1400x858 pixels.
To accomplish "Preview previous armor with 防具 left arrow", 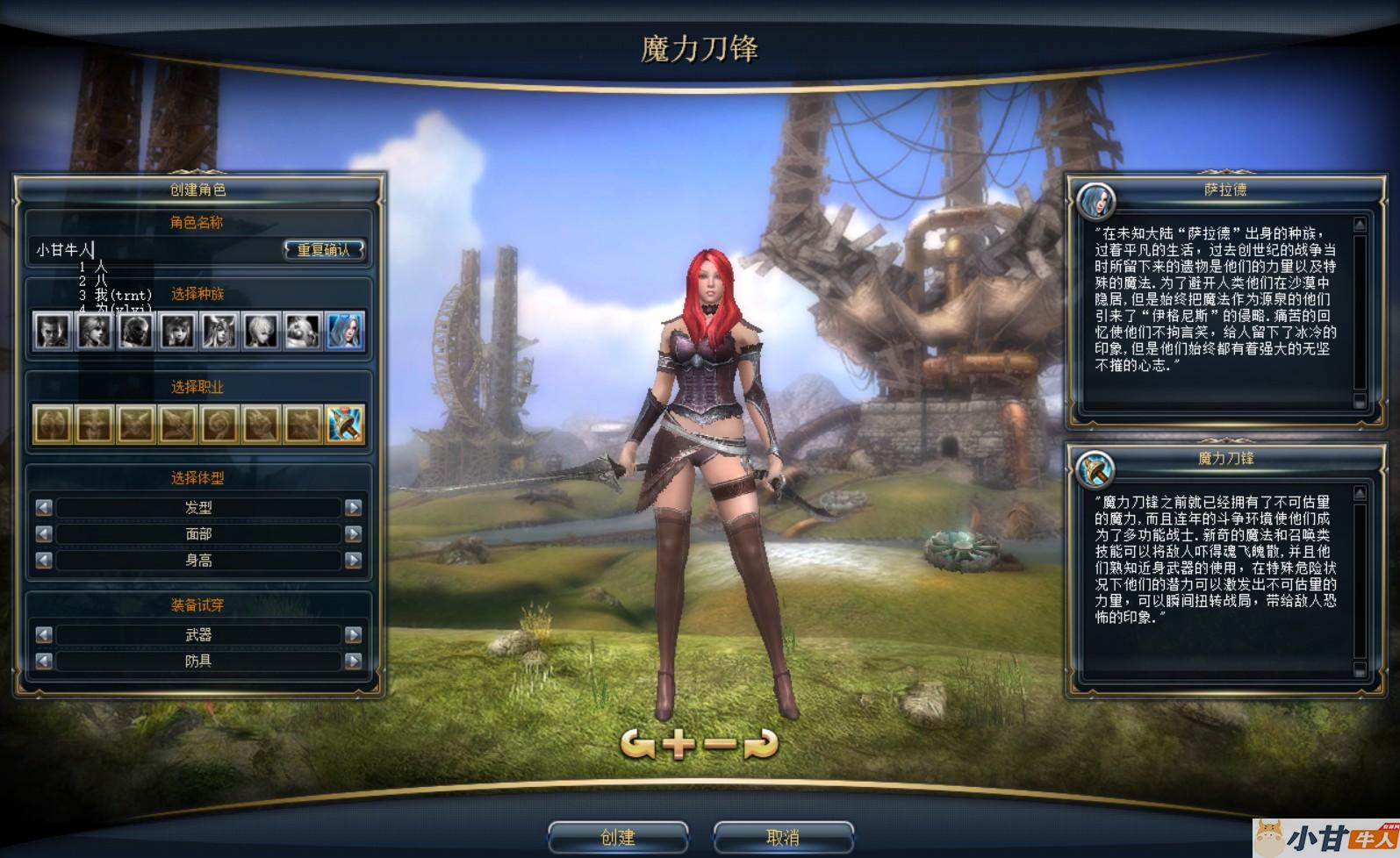I will tap(44, 661).
